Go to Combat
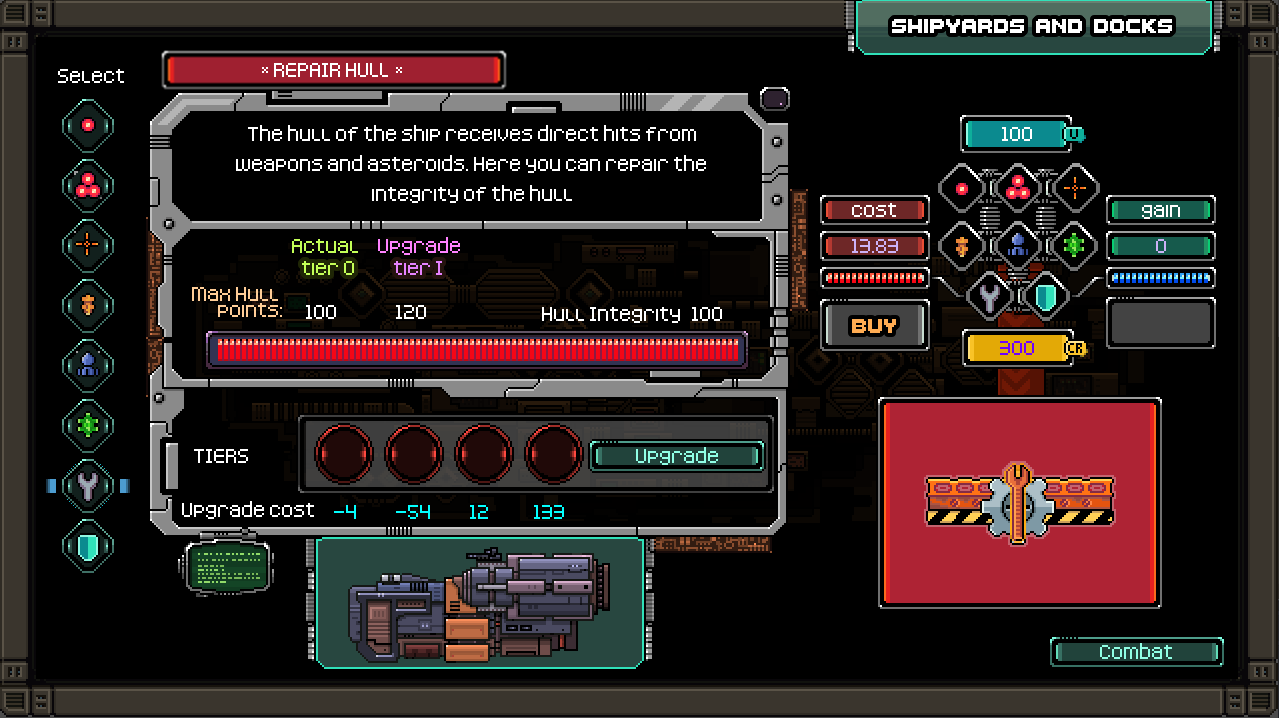The width and height of the screenshot is (1279, 718). 1136,652
